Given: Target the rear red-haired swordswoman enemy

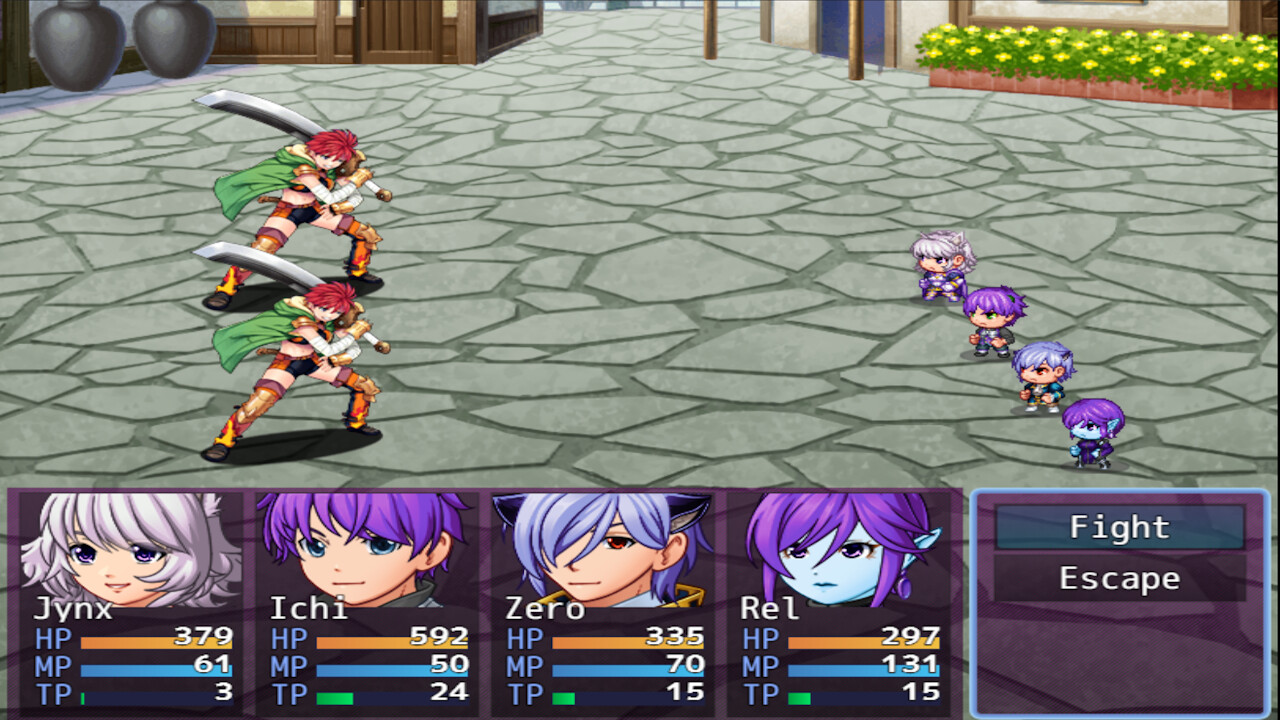Looking at the screenshot, I should pyautogui.click(x=300, y=200).
